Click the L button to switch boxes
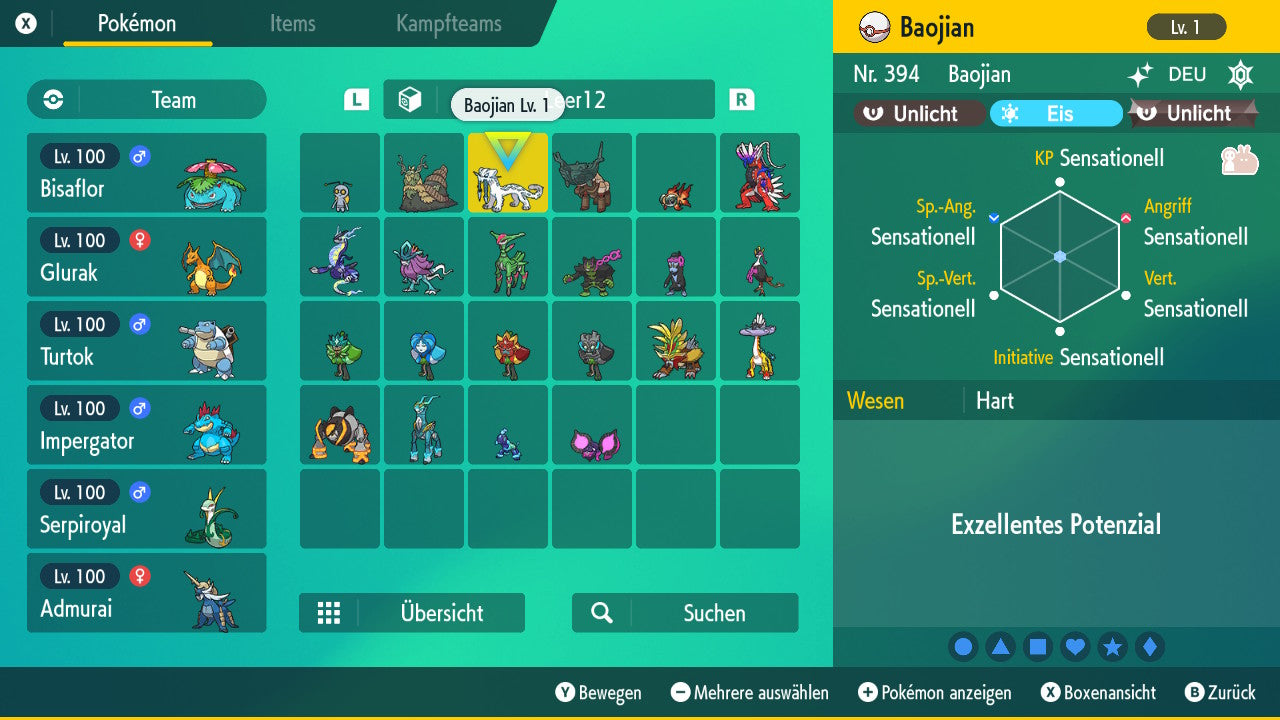Image resolution: width=1280 pixels, height=720 pixels. 355,99
